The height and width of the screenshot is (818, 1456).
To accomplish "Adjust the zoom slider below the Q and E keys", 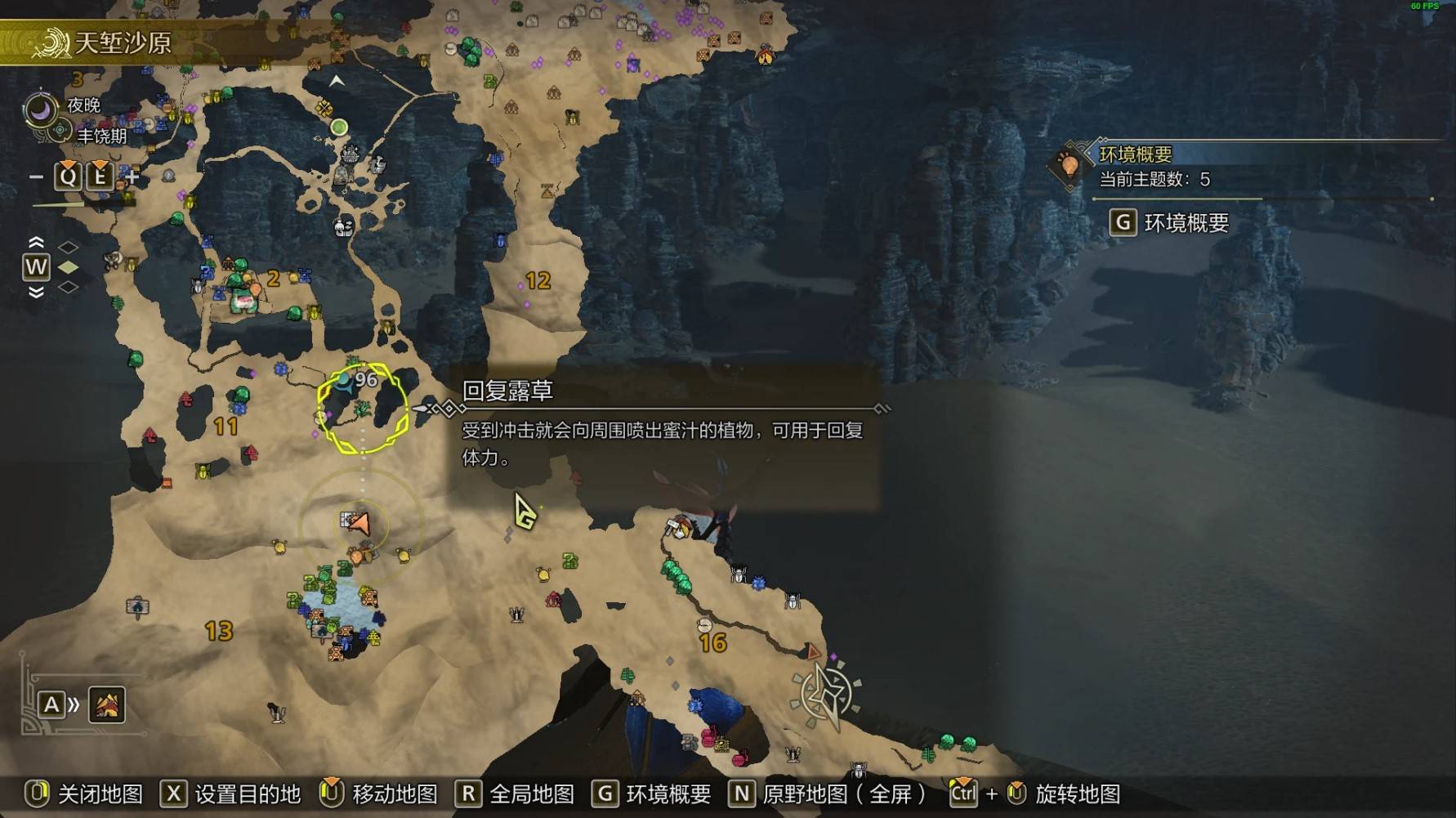I will tap(59, 204).
